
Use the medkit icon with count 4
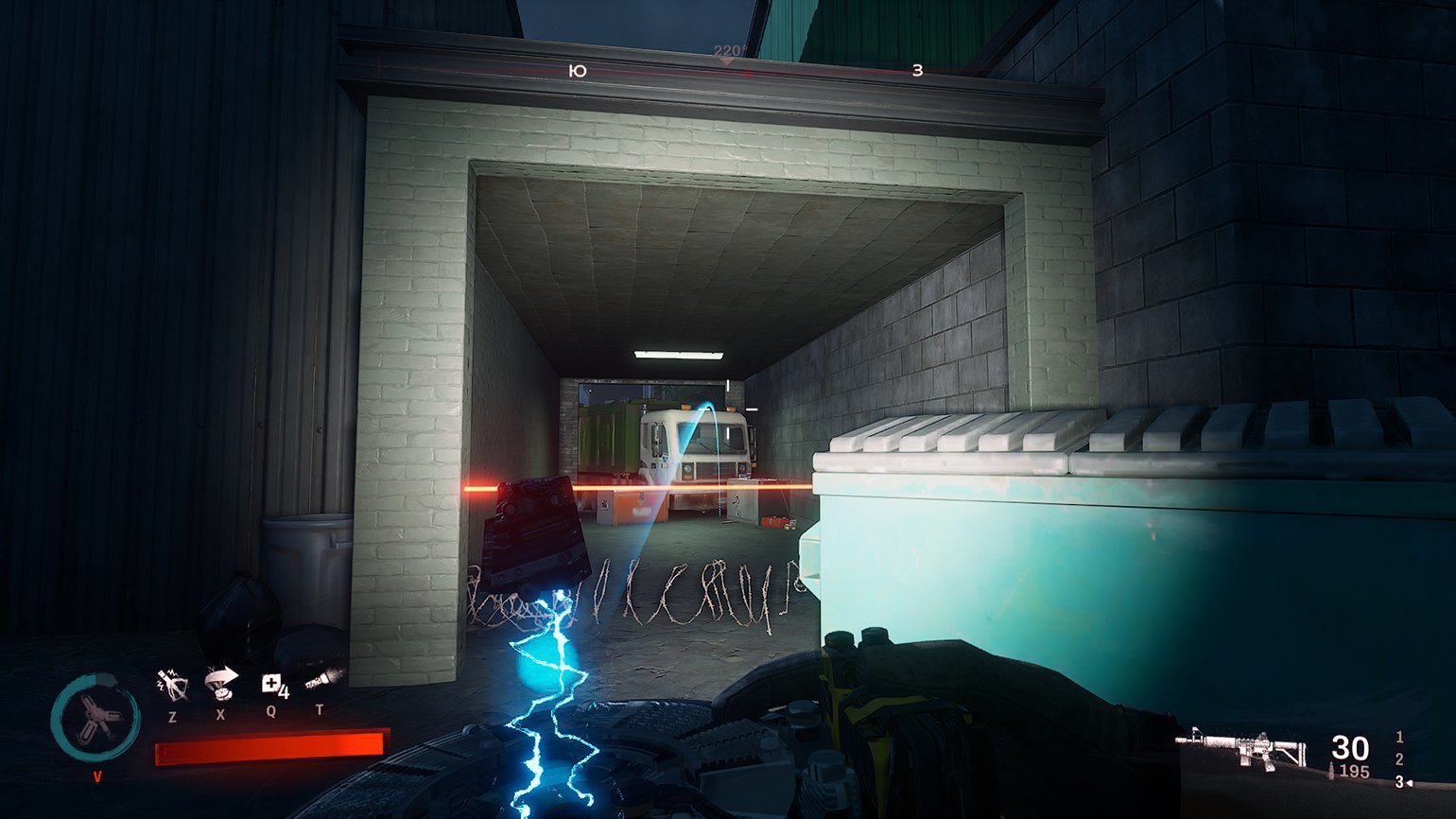pyautogui.click(x=273, y=684)
